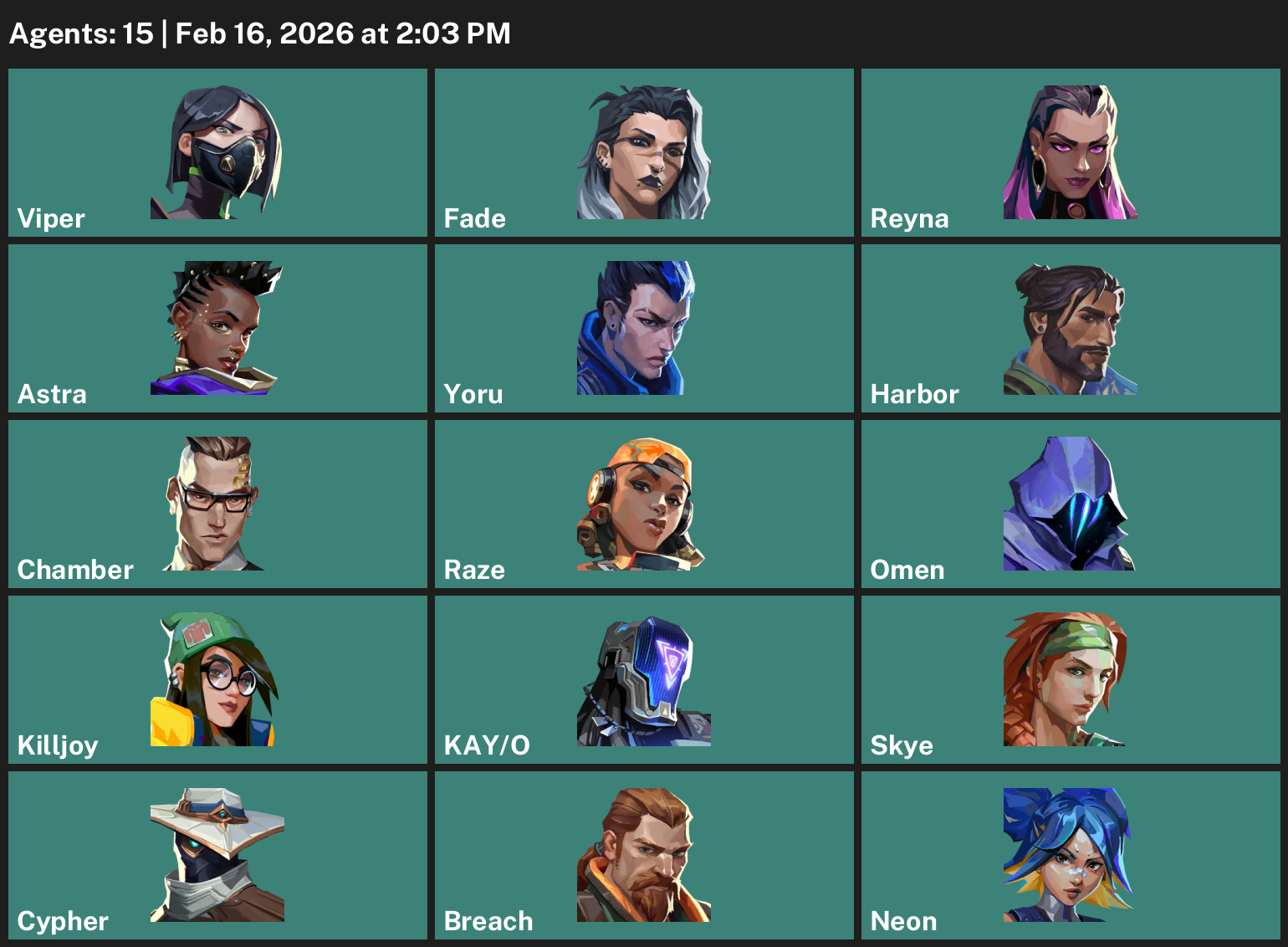Choose Fade from the agent grid
1288x947 pixels.
644,153
